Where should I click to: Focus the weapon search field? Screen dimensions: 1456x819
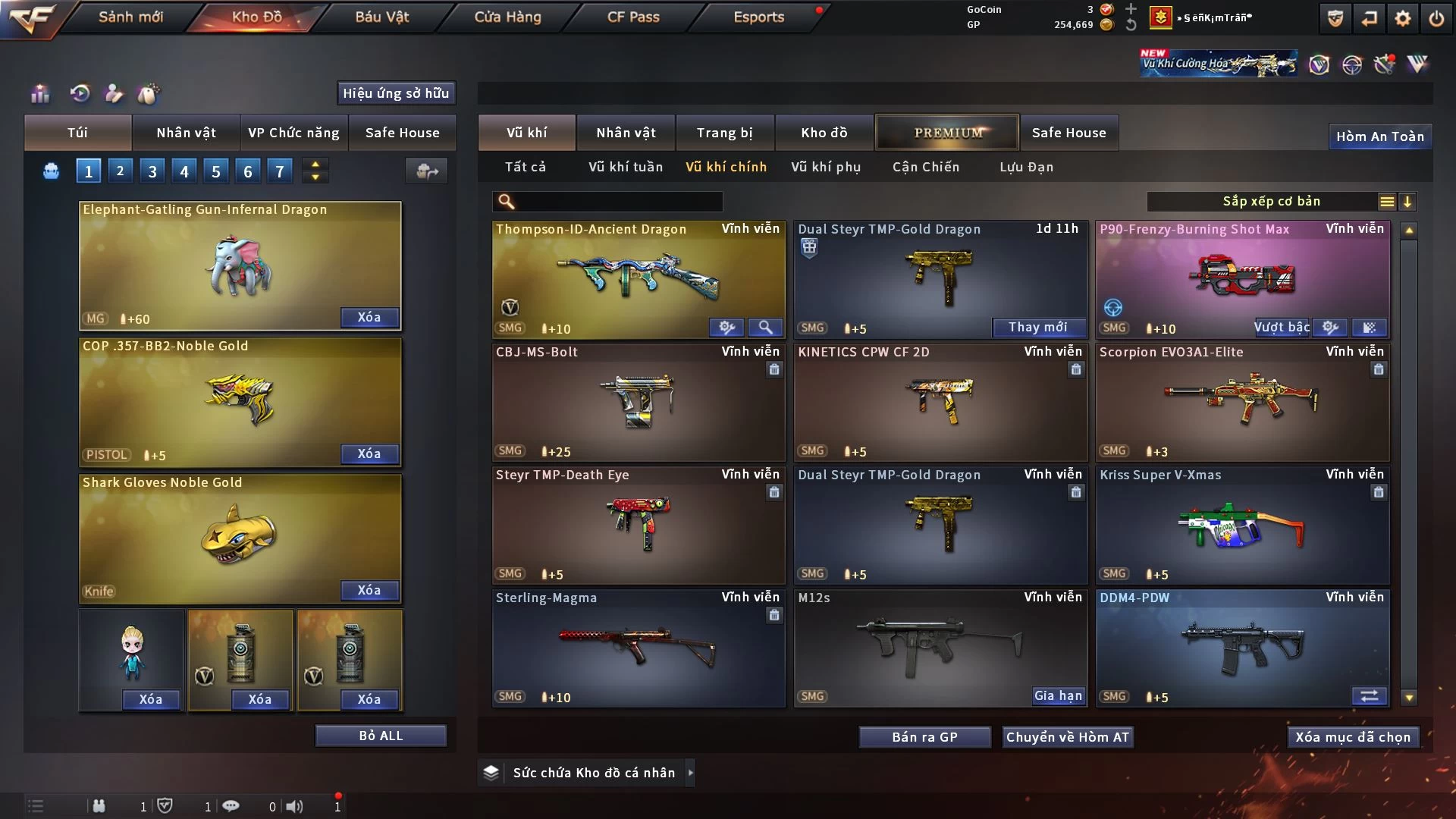click(618, 202)
